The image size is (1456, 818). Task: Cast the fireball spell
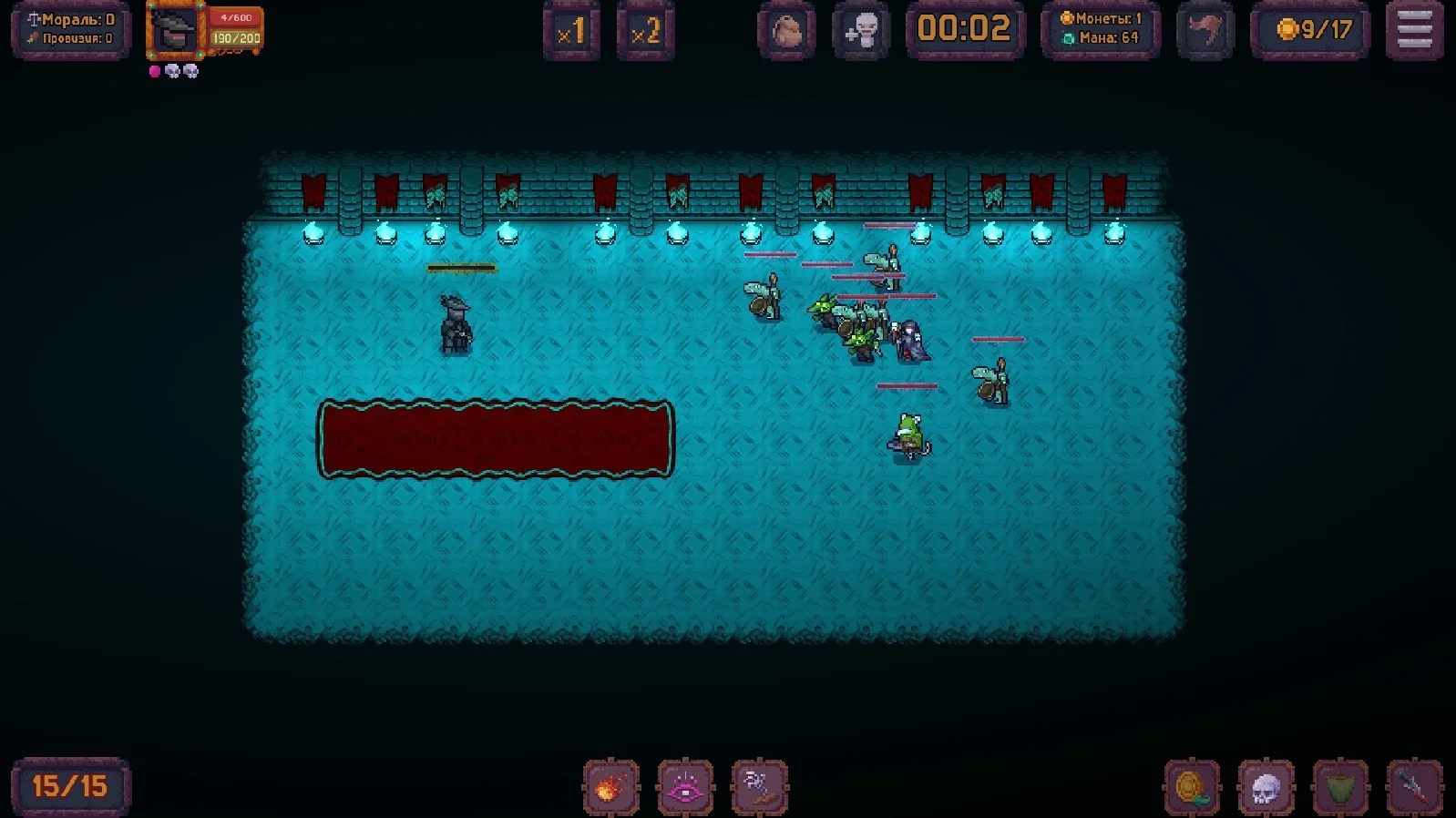[x=610, y=787]
